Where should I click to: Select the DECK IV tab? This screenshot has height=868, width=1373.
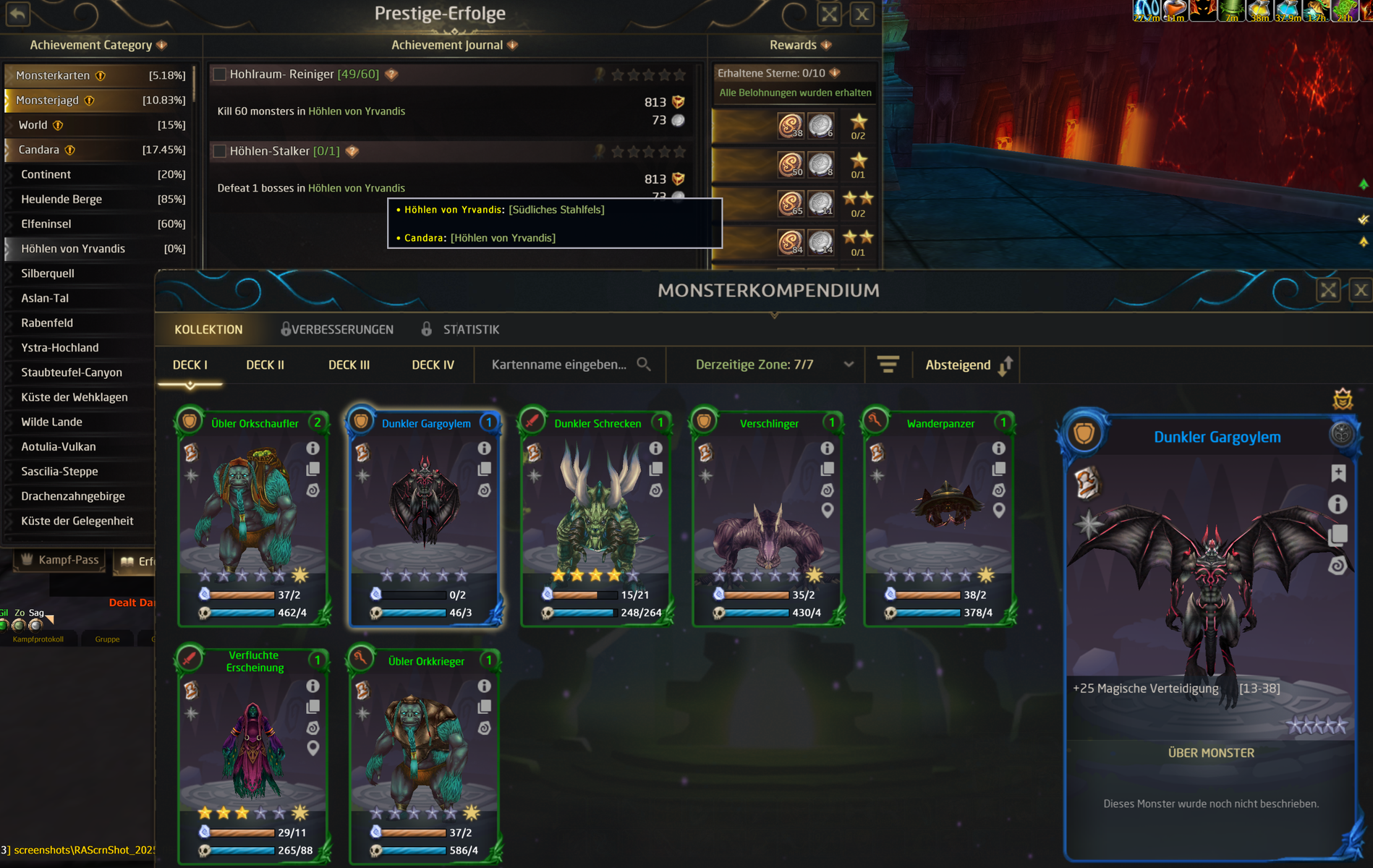point(433,365)
